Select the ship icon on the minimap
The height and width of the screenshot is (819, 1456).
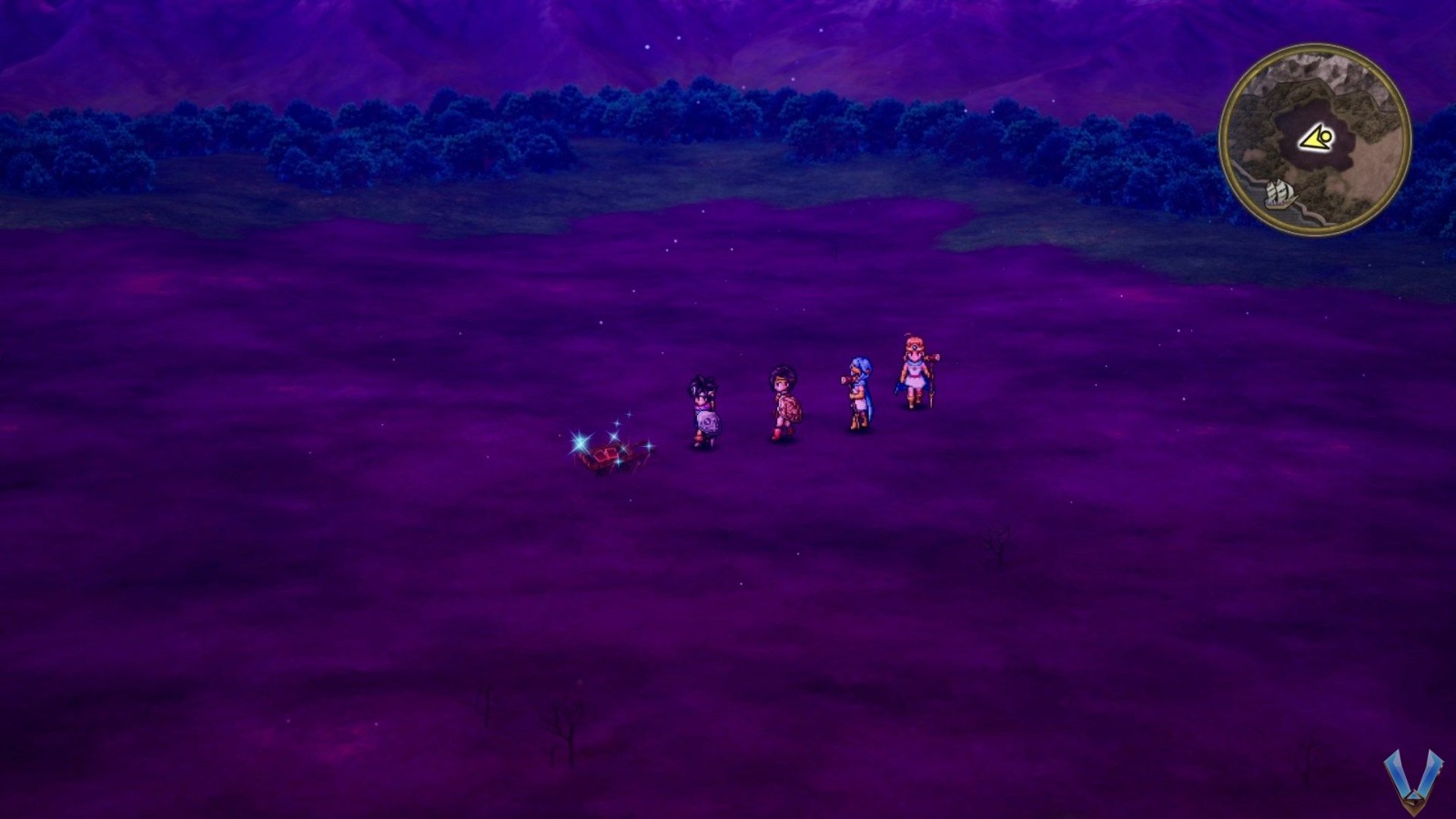coord(1278,192)
